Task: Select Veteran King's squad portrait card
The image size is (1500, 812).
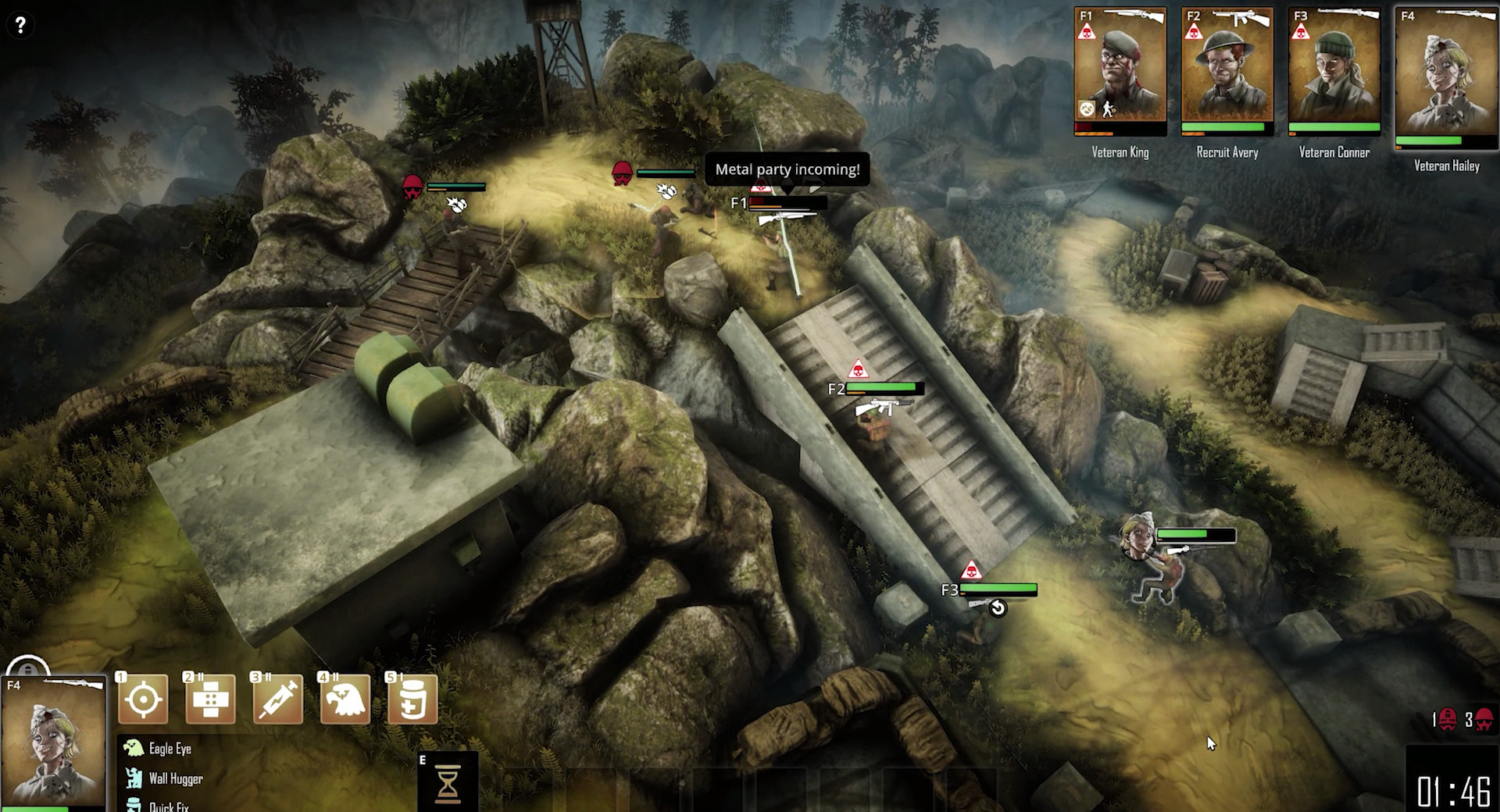Action: tap(1120, 72)
